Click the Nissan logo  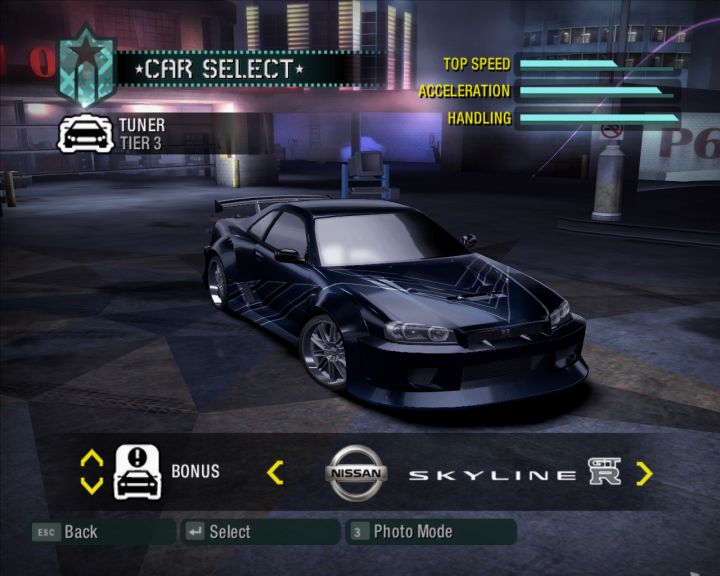[355, 473]
